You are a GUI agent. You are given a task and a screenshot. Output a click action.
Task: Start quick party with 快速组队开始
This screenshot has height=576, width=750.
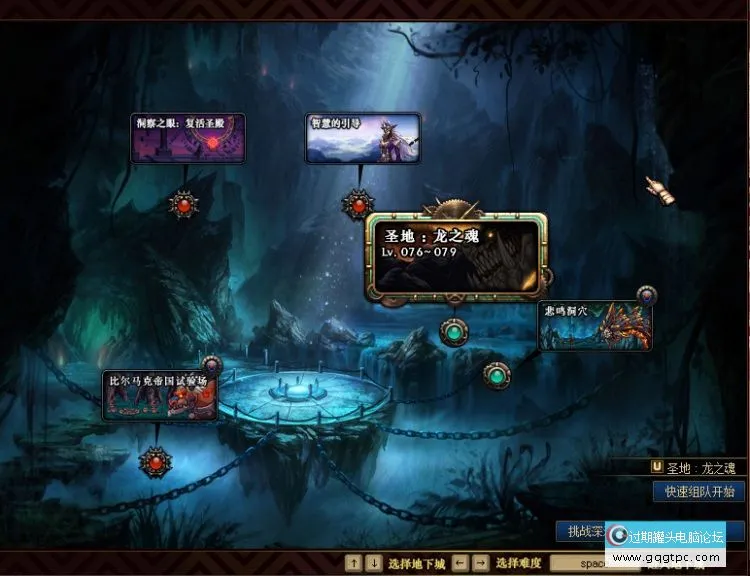[699, 491]
